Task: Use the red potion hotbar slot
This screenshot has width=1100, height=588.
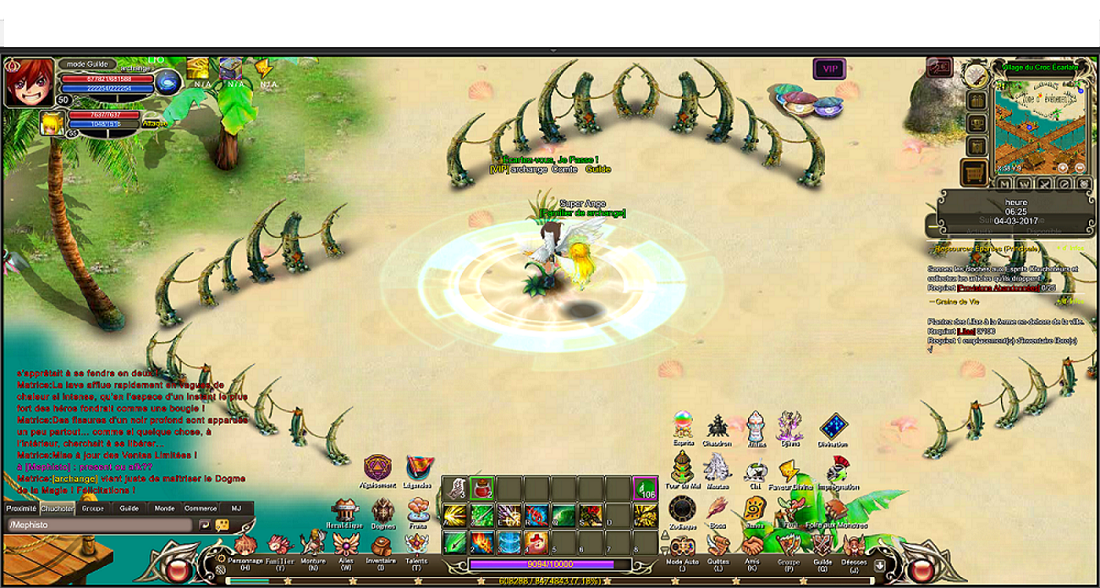Action: (x=482, y=489)
